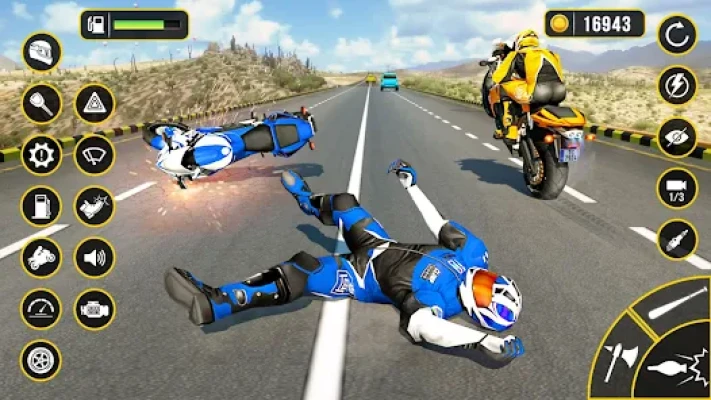Toggle the crossed-out eye visibility button
This screenshot has width=711, height=400.
677,137
